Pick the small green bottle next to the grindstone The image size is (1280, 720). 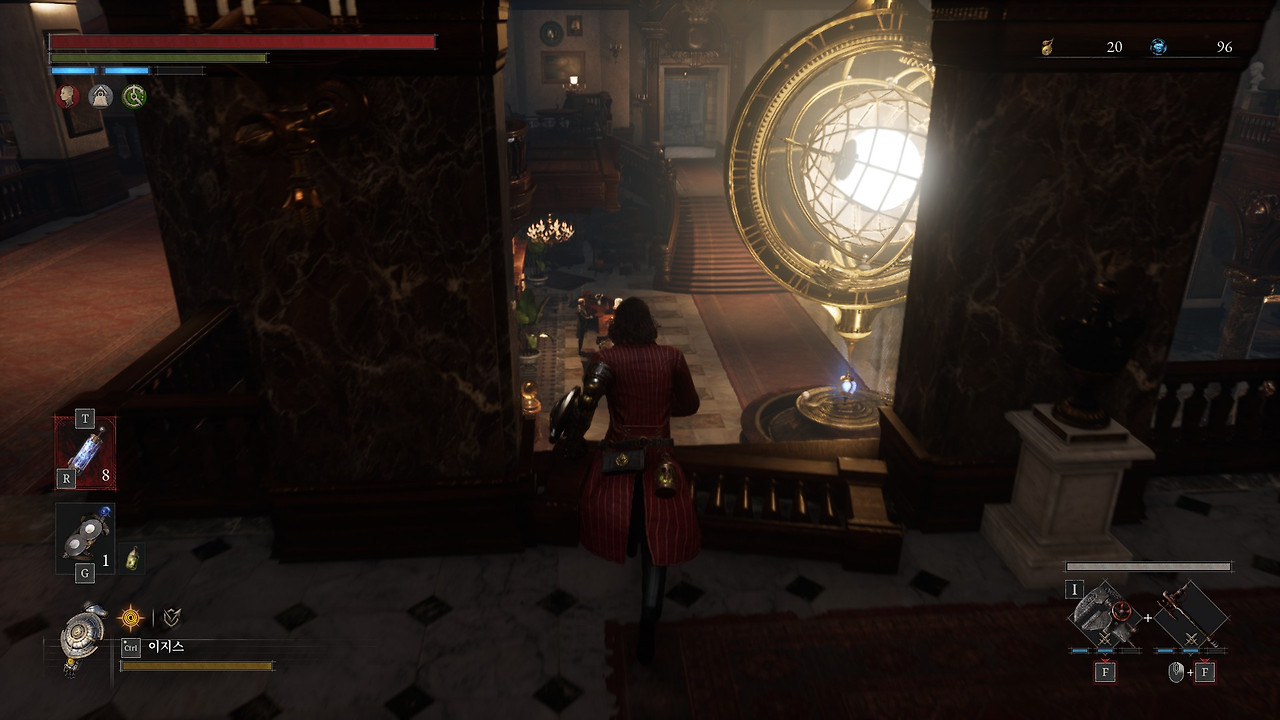tap(131, 560)
